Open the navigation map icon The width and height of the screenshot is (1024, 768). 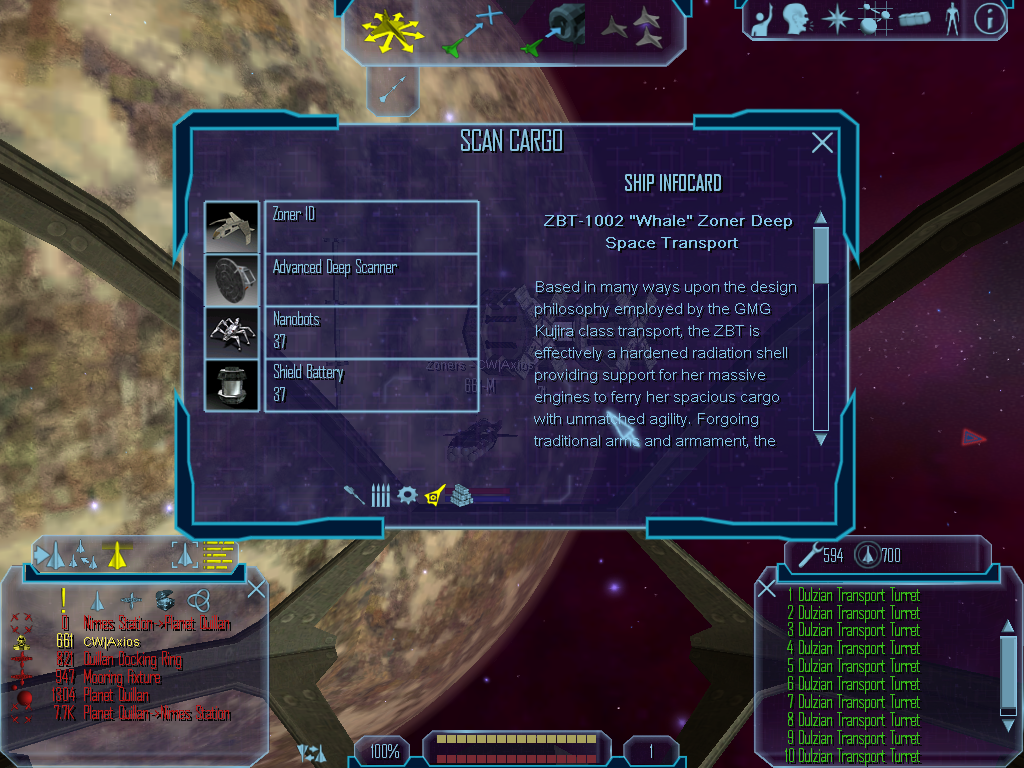pos(875,19)
